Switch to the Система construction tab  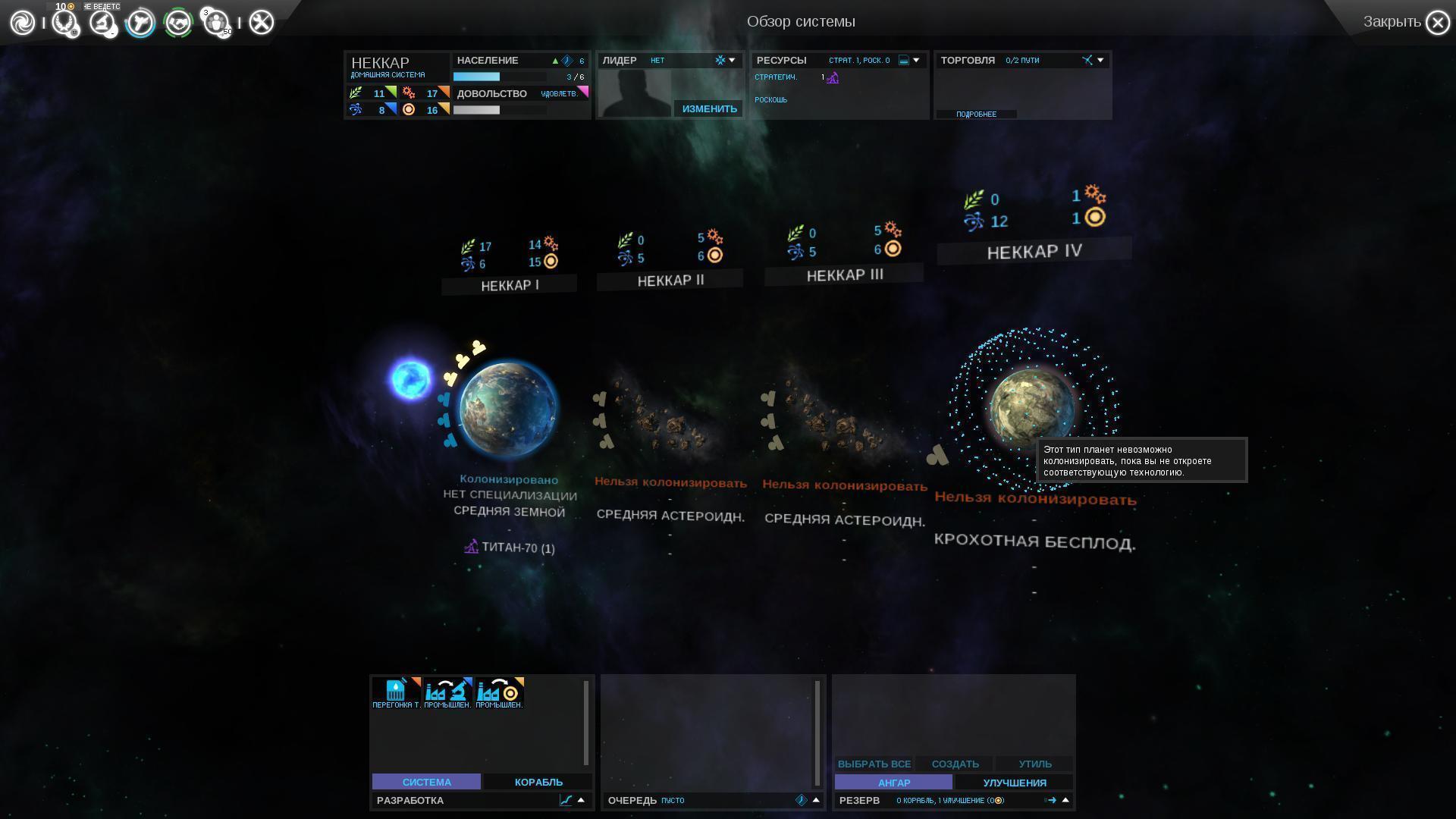coord(426,782)
